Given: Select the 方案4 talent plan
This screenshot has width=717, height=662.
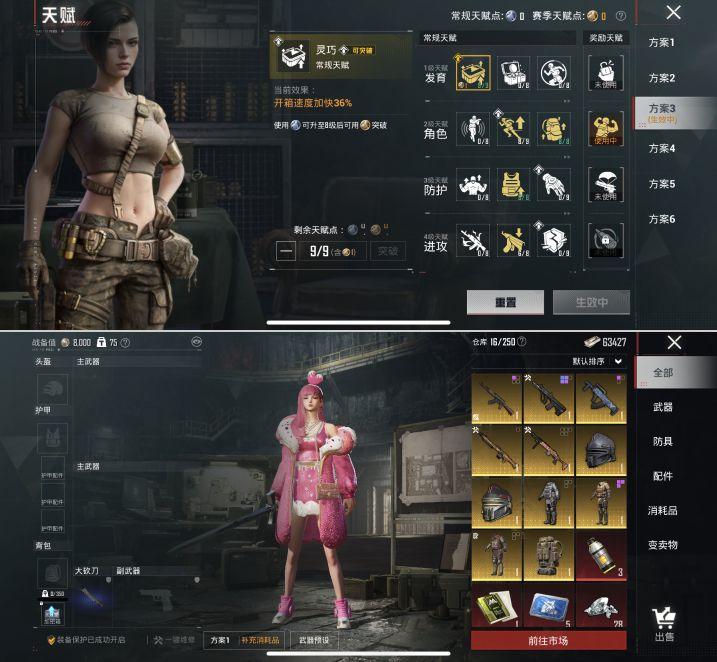Looking at the screenshot, I should click(662, 148).
